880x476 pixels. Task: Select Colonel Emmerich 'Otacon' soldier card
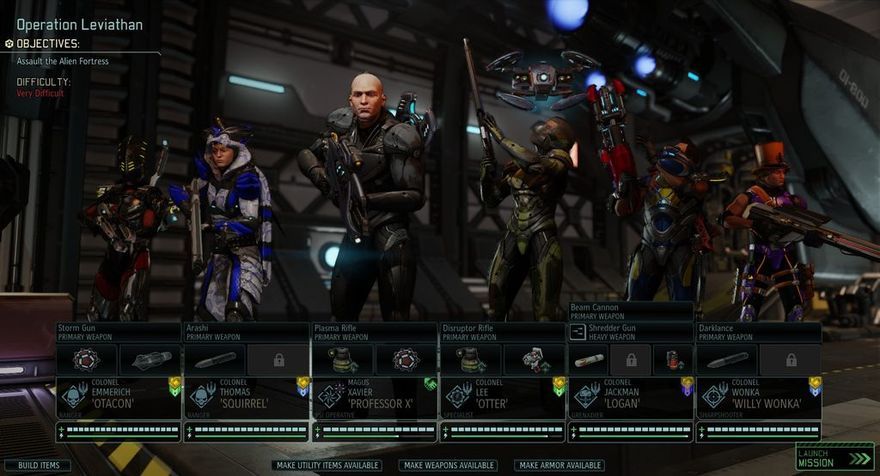[x=118, y=396]
